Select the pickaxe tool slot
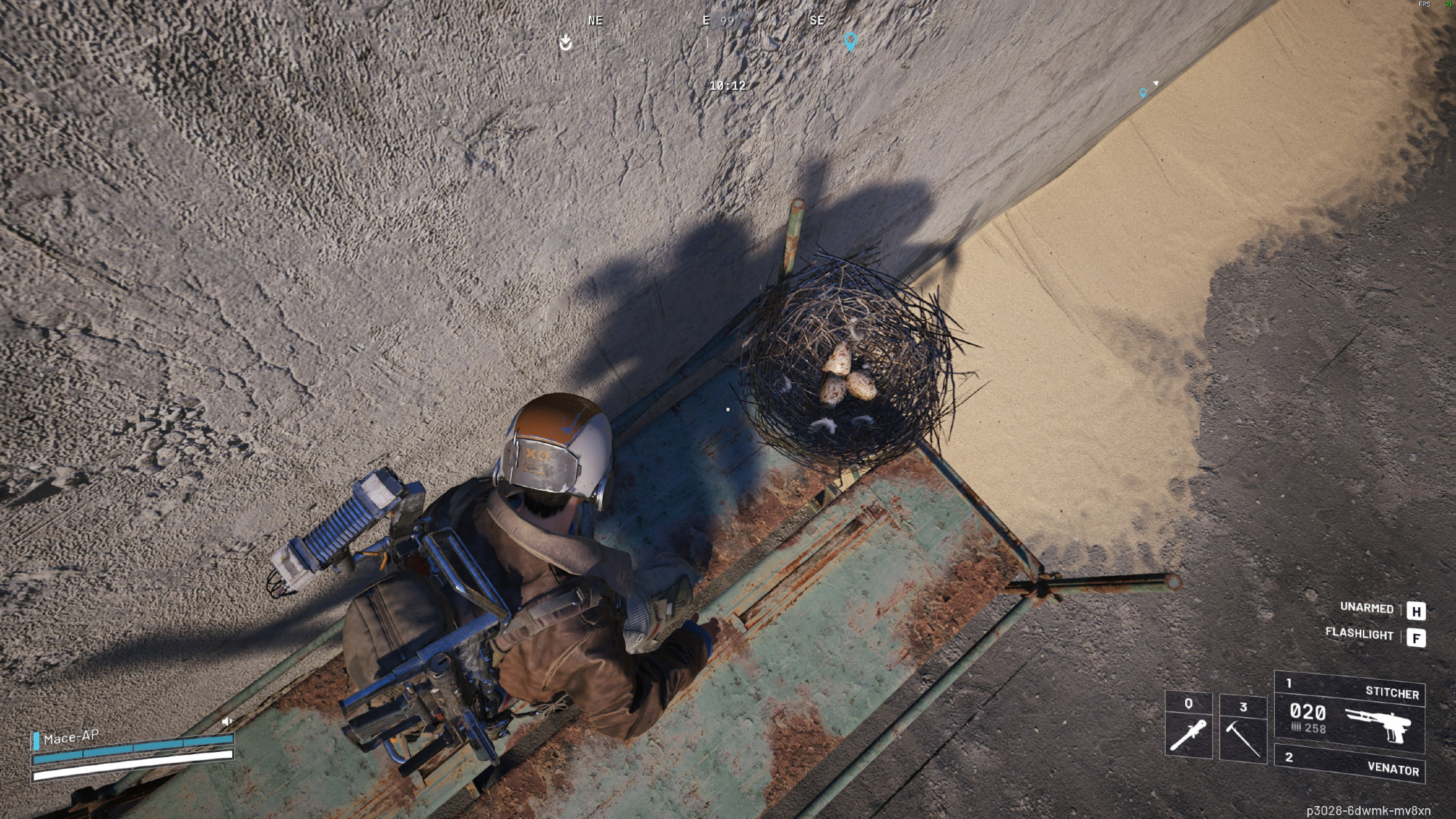 [x=1243, y=729]
